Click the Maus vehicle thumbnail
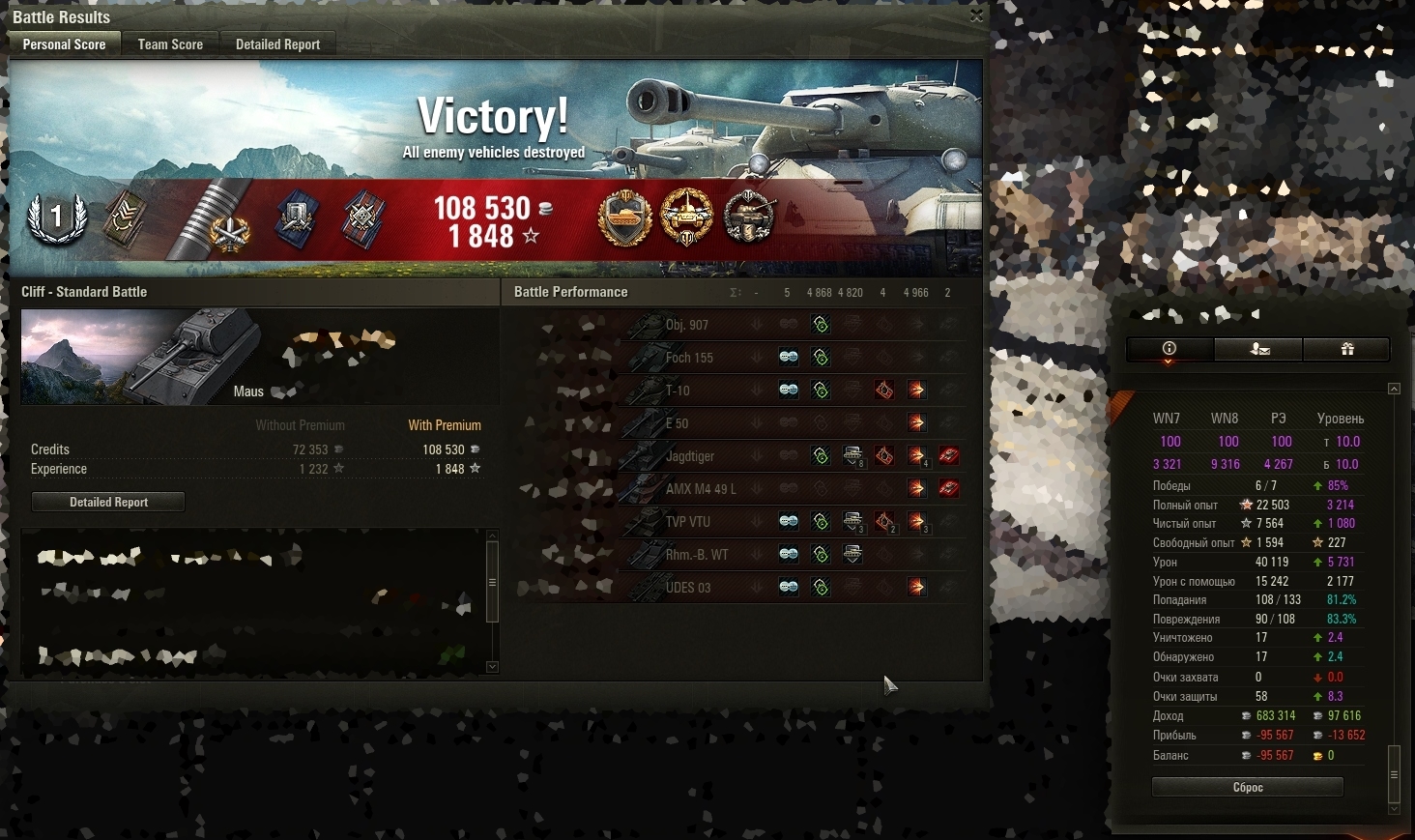Screen dimensions: 1415x840 [x=141, y=356]
